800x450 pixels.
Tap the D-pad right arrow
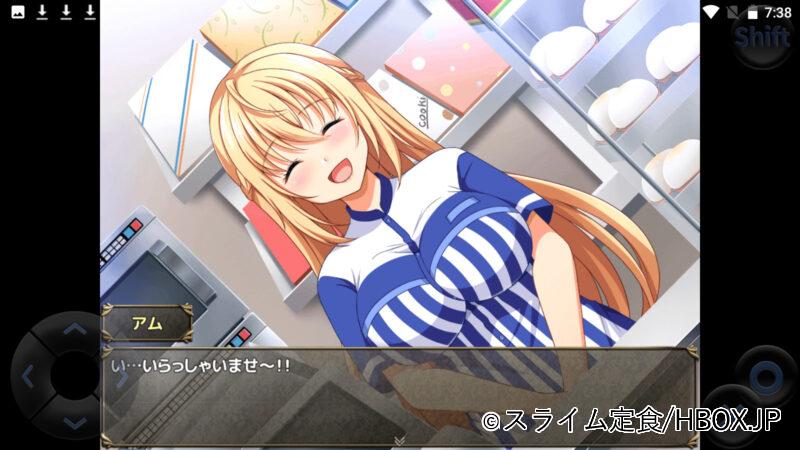coord(120,377)
